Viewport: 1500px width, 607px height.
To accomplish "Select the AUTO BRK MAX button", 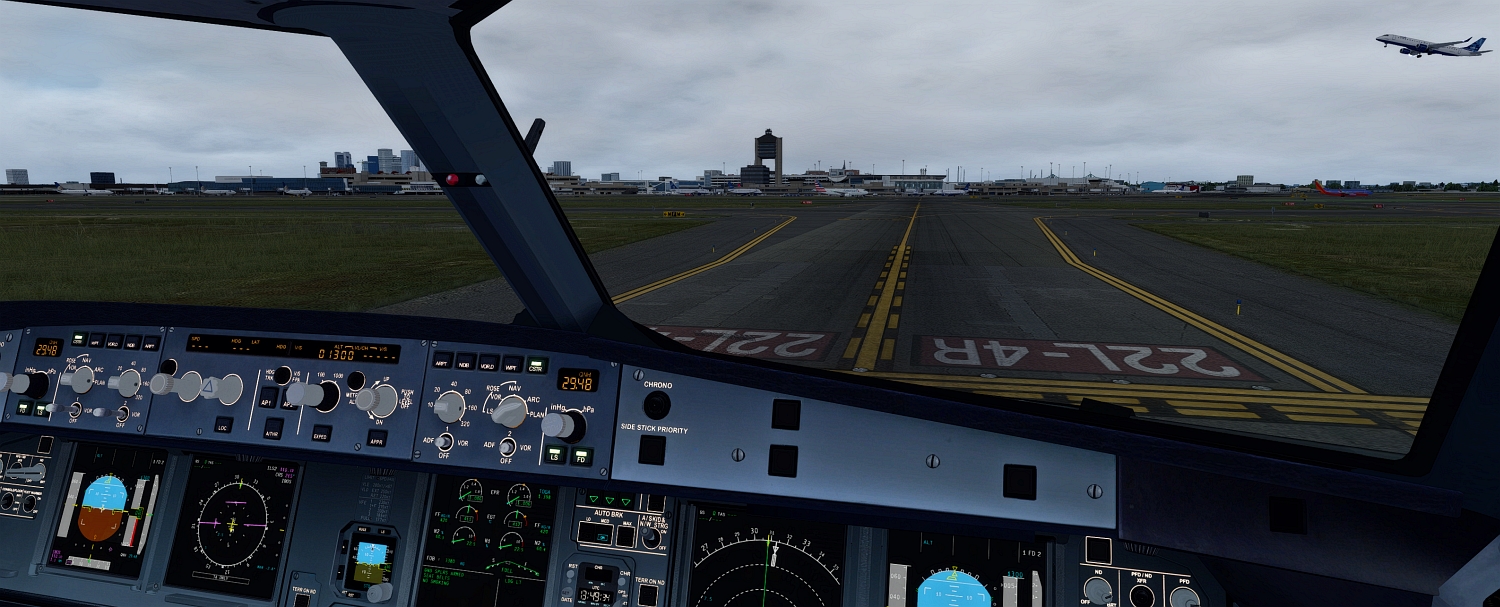I will [x=625, y=536].
